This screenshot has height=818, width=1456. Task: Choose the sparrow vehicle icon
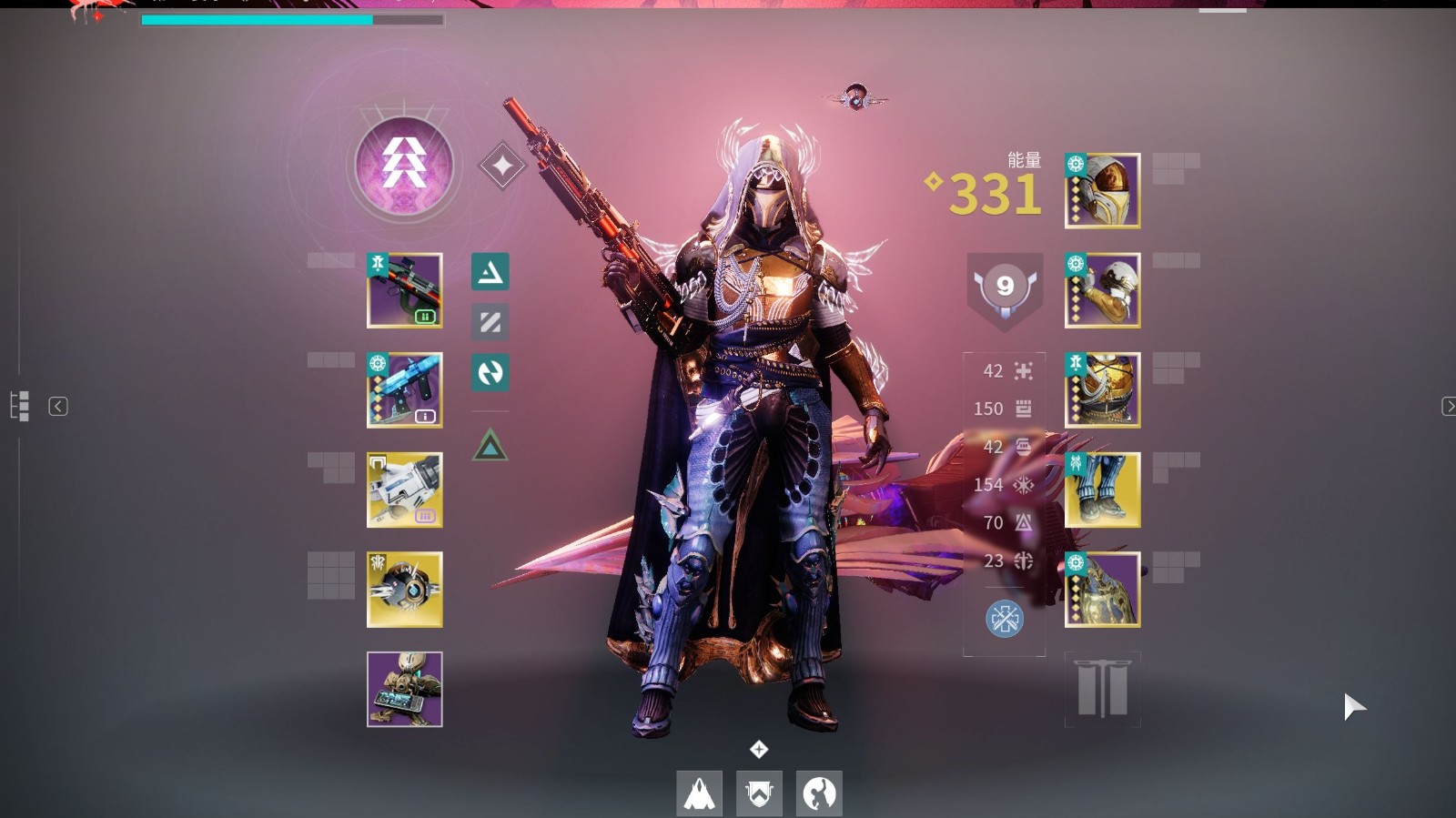700,793
